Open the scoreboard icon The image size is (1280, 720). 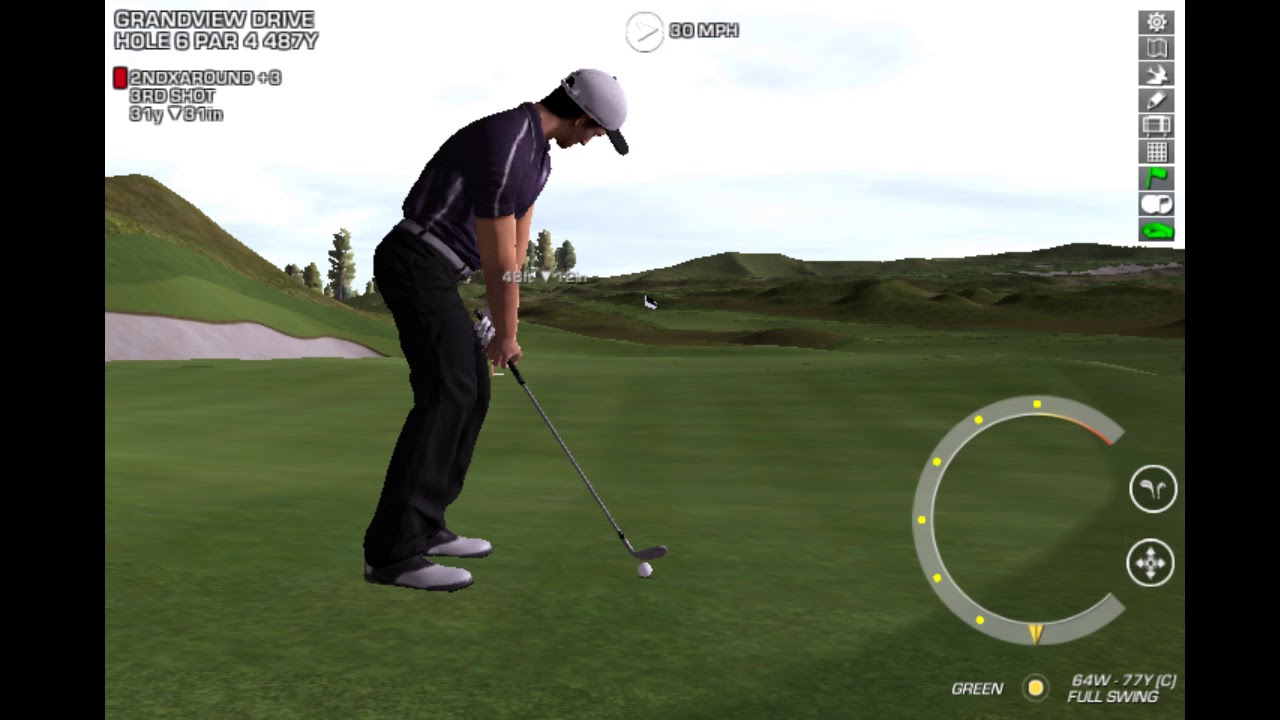tap(1156, 126)
